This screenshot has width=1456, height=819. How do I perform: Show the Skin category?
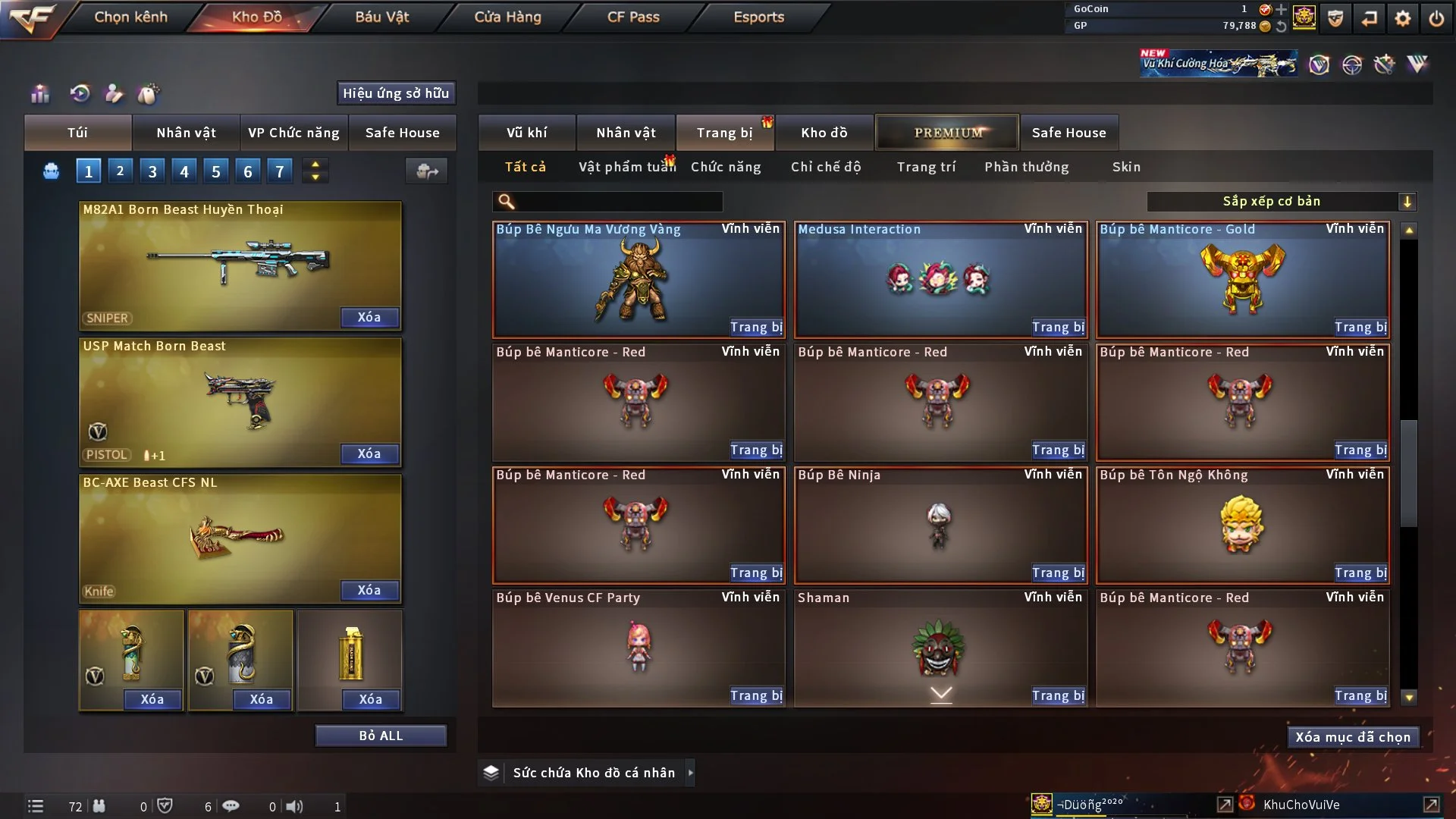(x=1126, y=167)
